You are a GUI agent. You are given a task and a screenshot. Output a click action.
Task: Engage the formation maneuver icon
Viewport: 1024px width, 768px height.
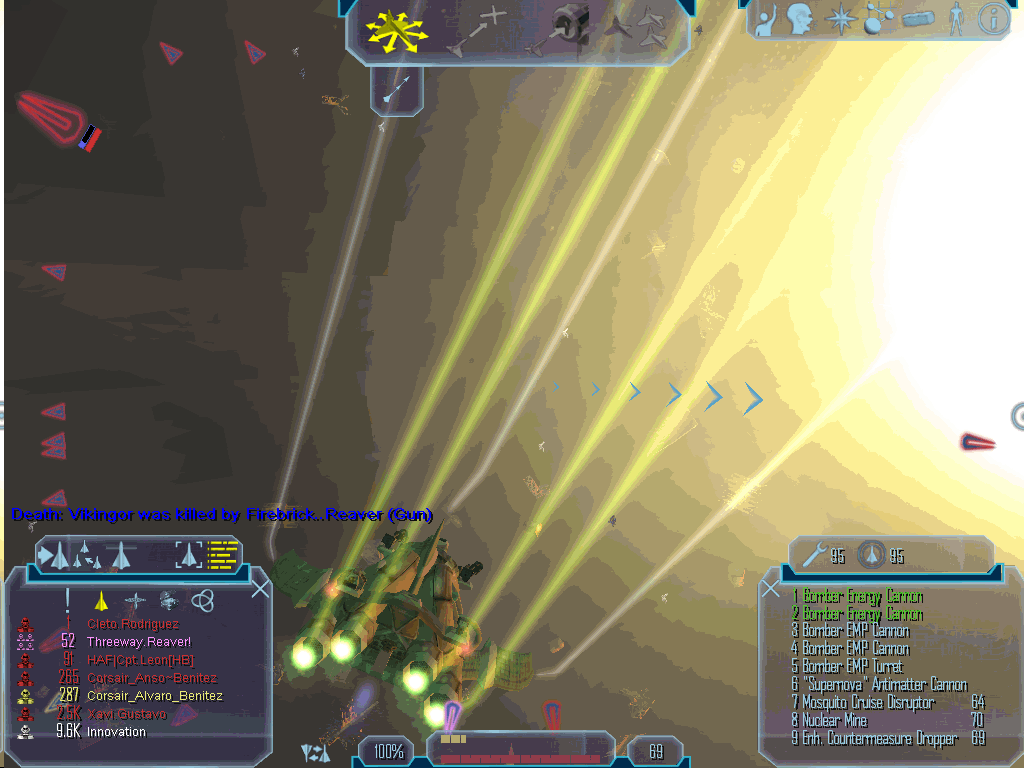641,28
